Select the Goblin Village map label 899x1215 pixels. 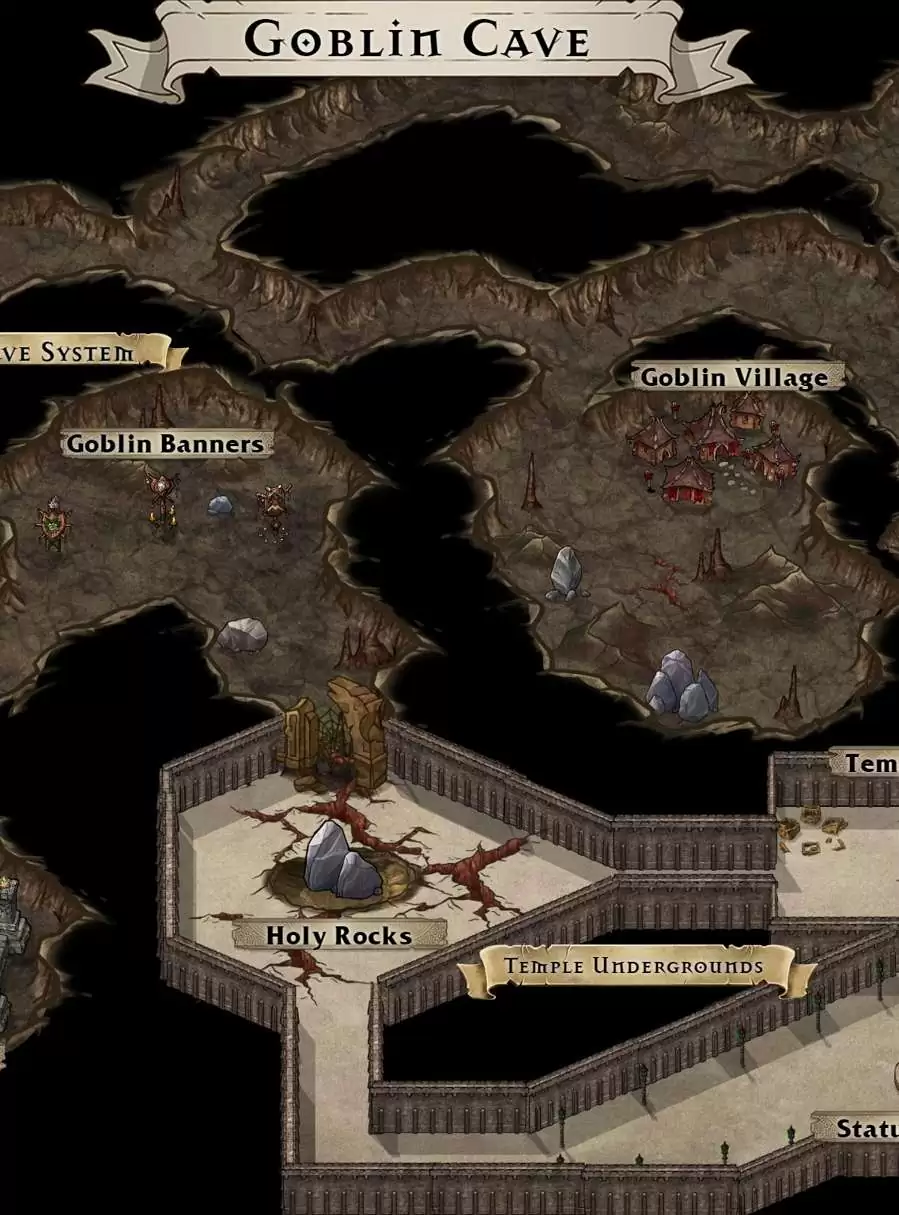735,377
